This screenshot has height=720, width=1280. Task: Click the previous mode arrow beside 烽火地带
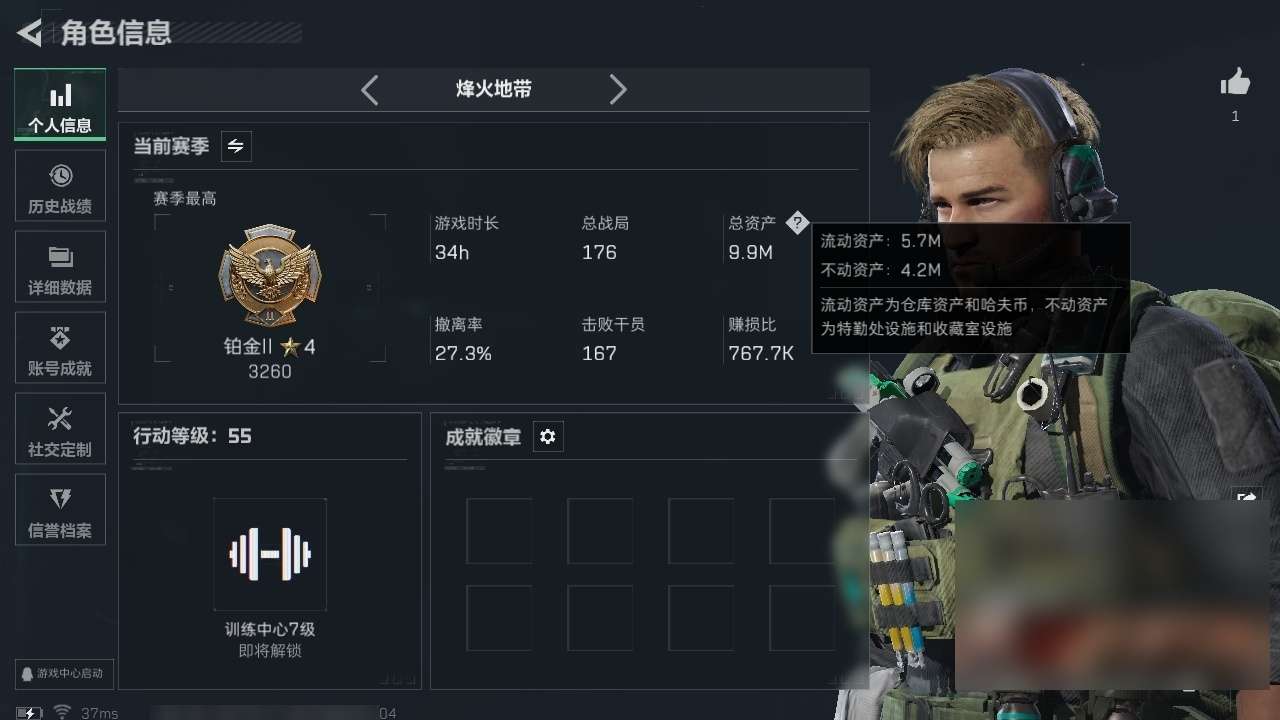click(x=369, y=89)
